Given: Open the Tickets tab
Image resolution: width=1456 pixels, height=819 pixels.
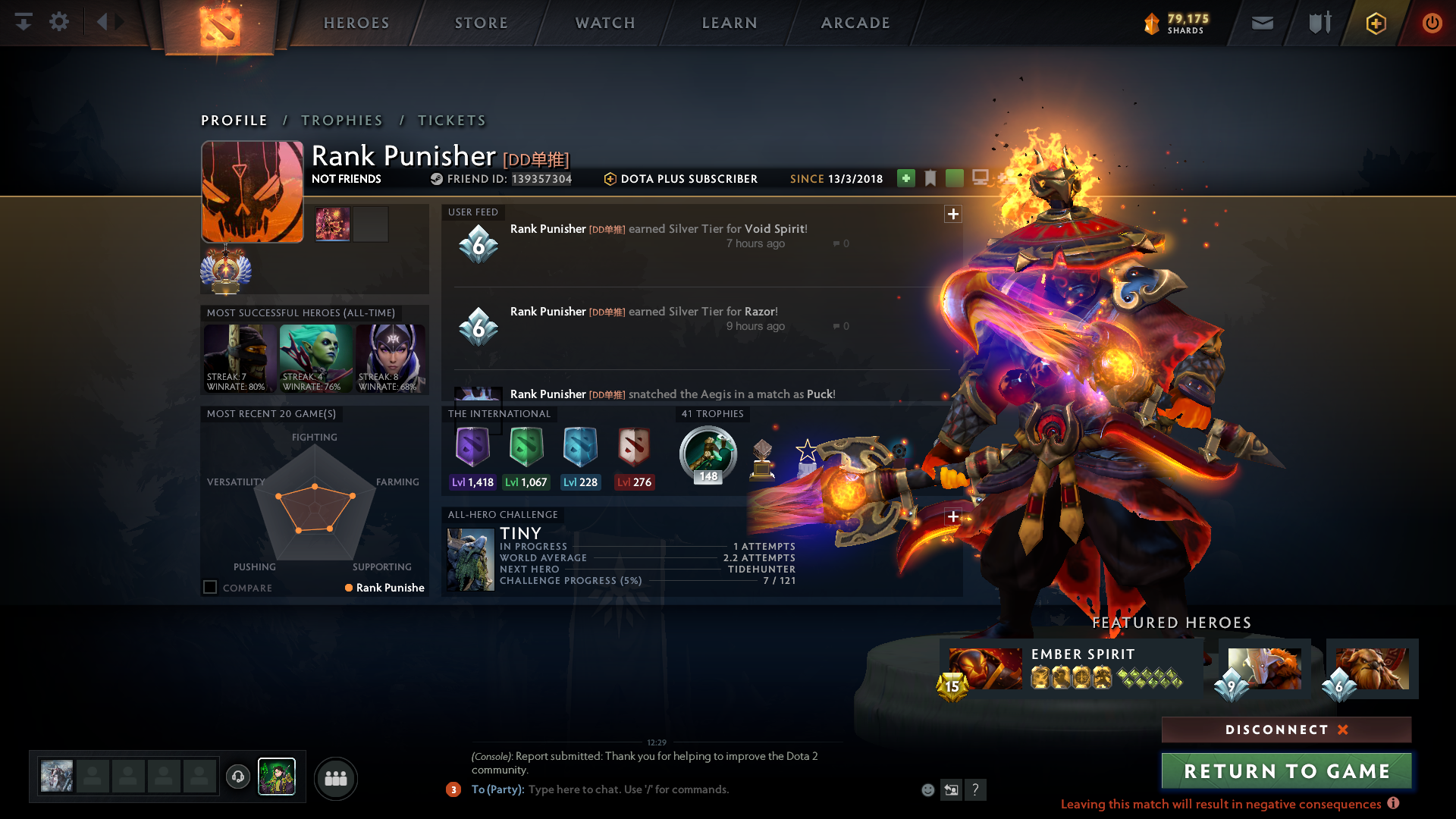Looking at the screenshot, I should pyautogui.click(x=452, y=121).
